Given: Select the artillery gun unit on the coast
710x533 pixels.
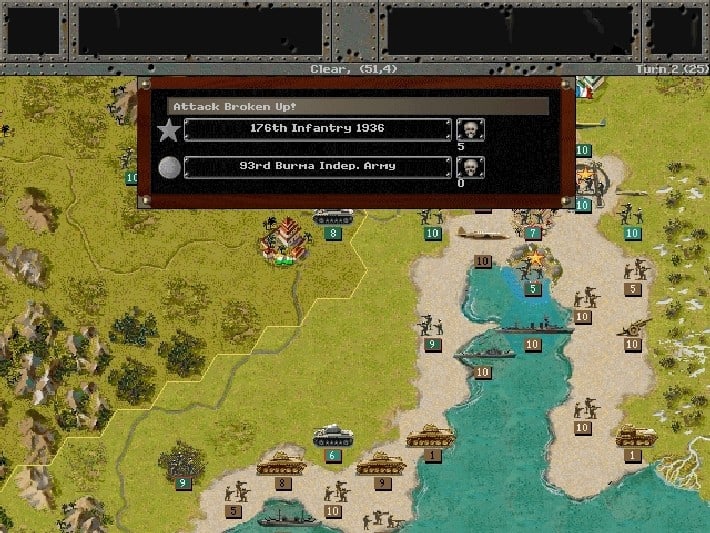Looking at the screenshot, I should (x=632, y=327).
